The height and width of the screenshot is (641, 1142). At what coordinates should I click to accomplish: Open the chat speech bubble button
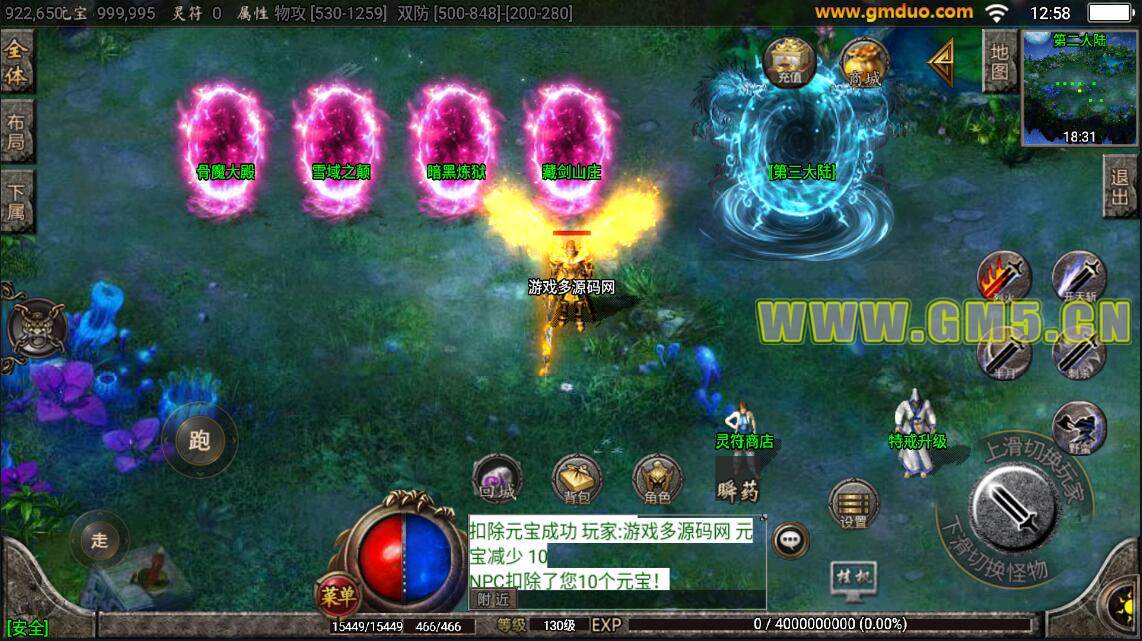click(x=791, y=540)
